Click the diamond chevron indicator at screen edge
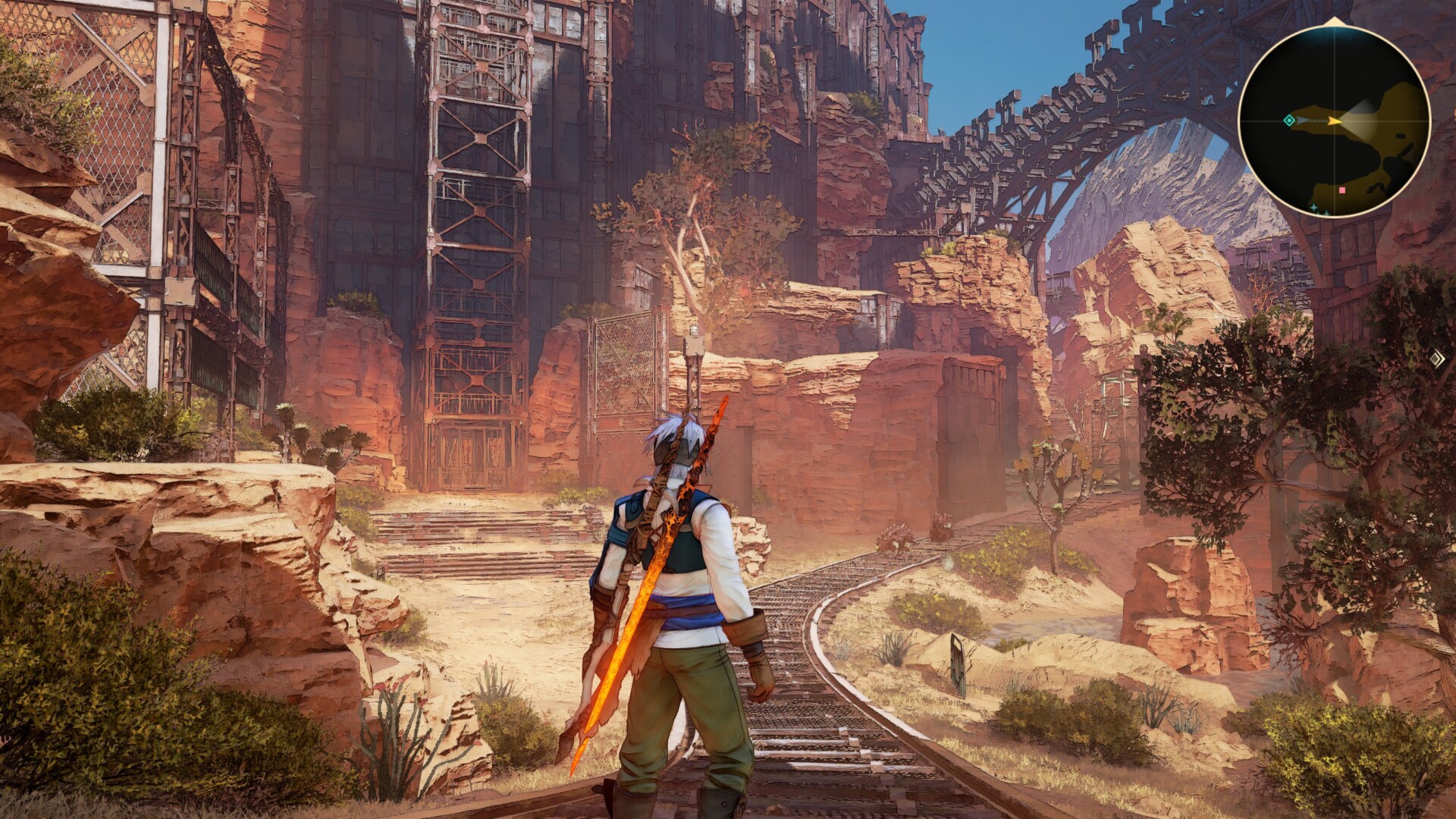1456x819 pixels. pyautogui.click(x=1437, y=359)
